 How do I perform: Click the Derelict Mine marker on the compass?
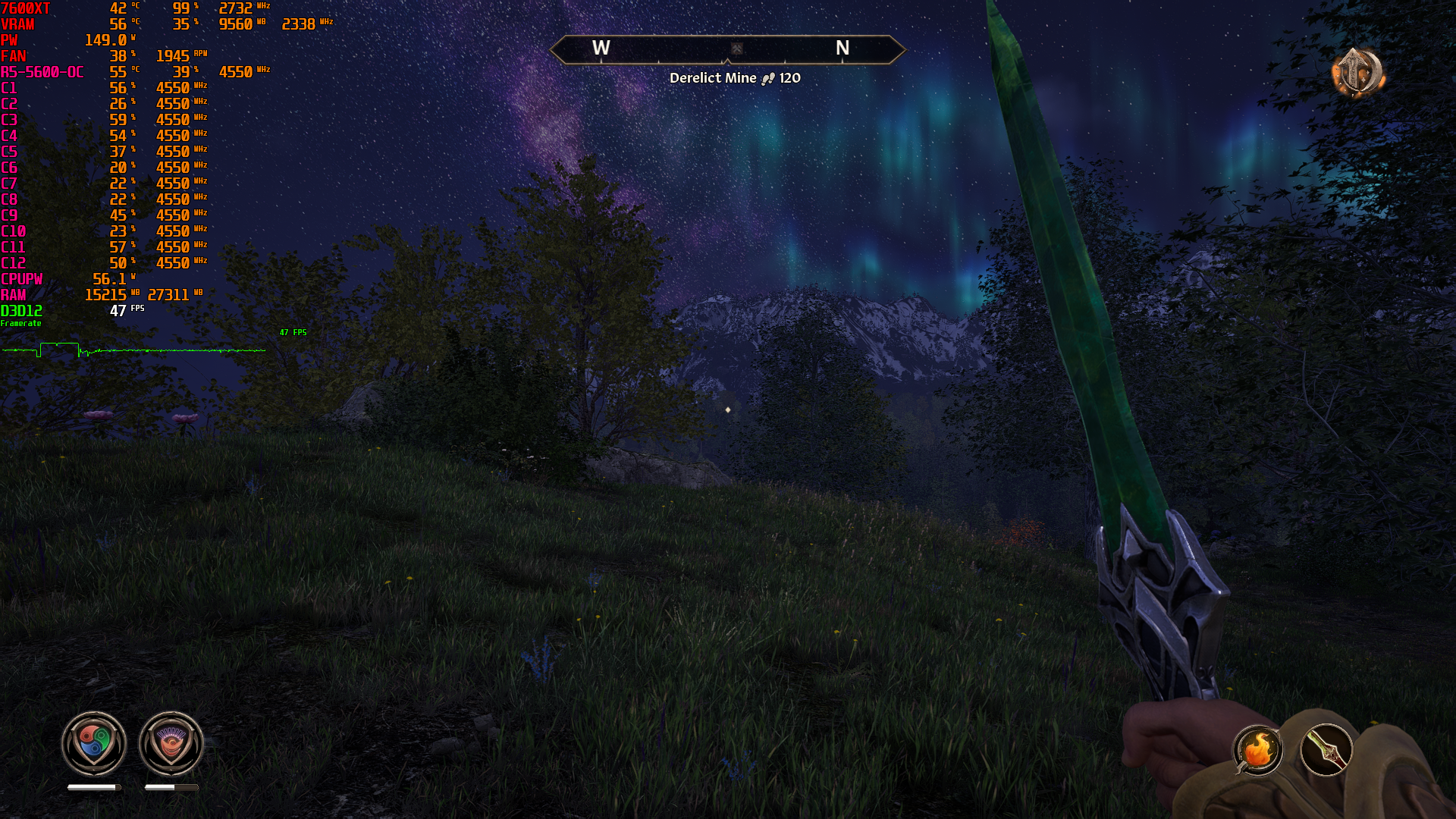[736, 49]
